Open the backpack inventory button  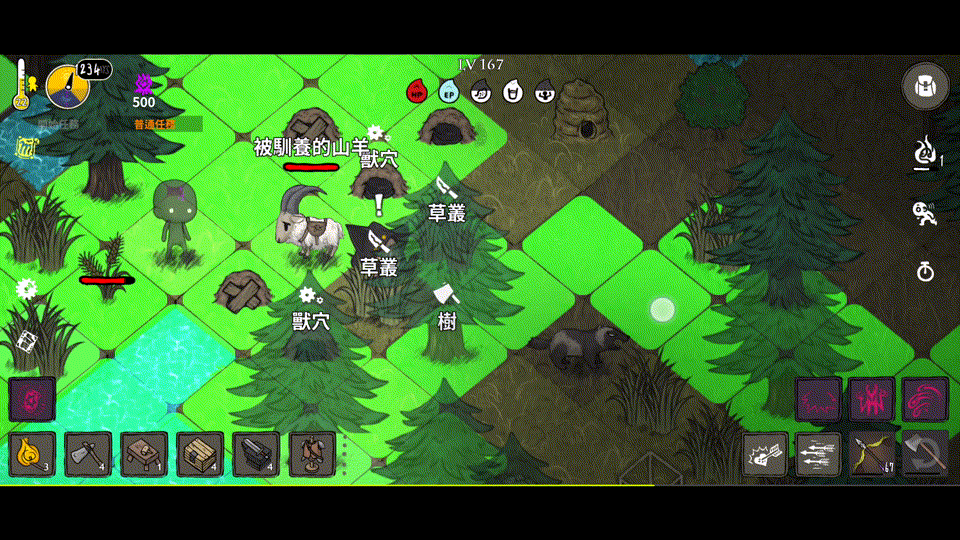click(x=925, y=87)
